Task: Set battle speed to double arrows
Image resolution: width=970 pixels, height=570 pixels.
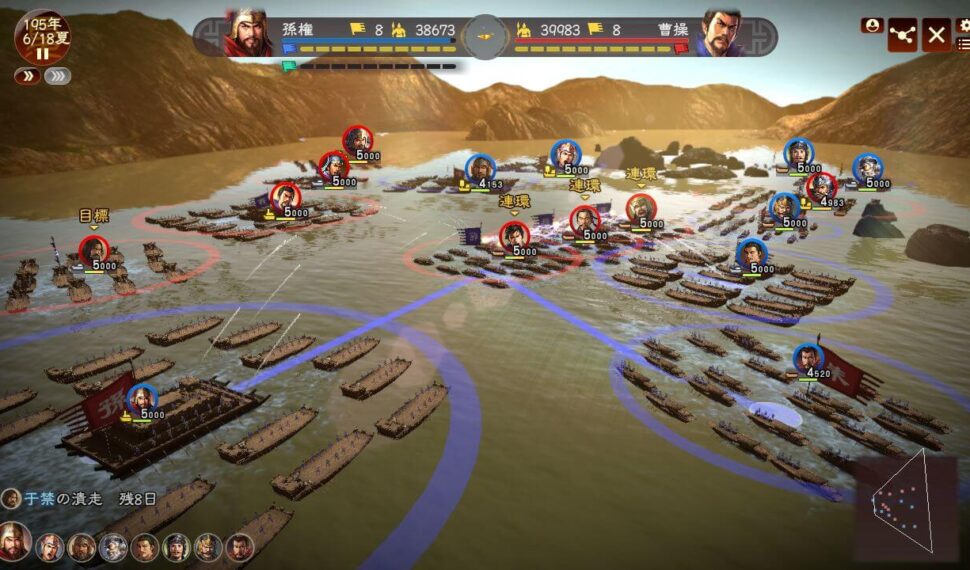Action: pyautogui.click(x=27, y=76)
